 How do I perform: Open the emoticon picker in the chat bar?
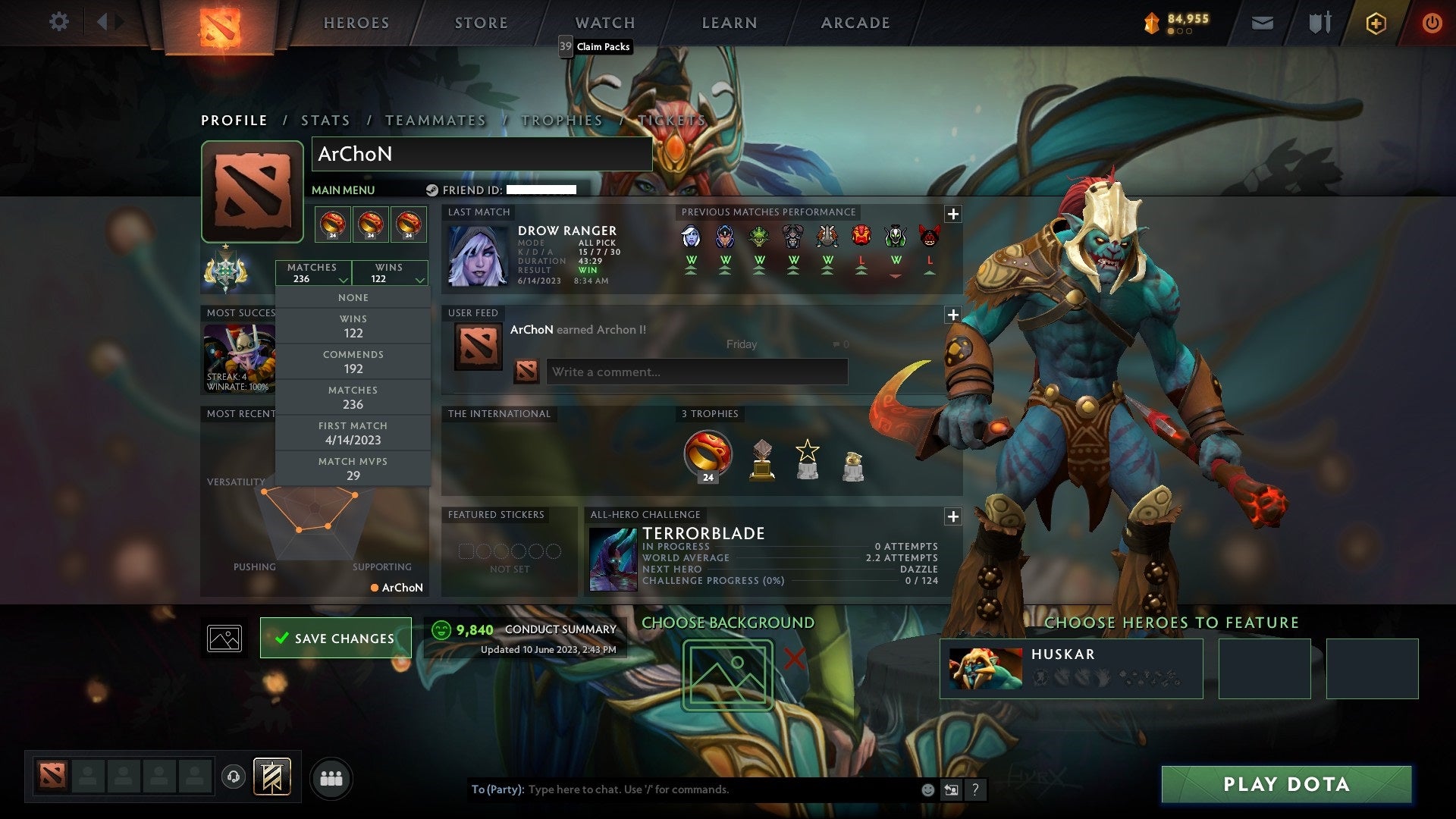927,789
